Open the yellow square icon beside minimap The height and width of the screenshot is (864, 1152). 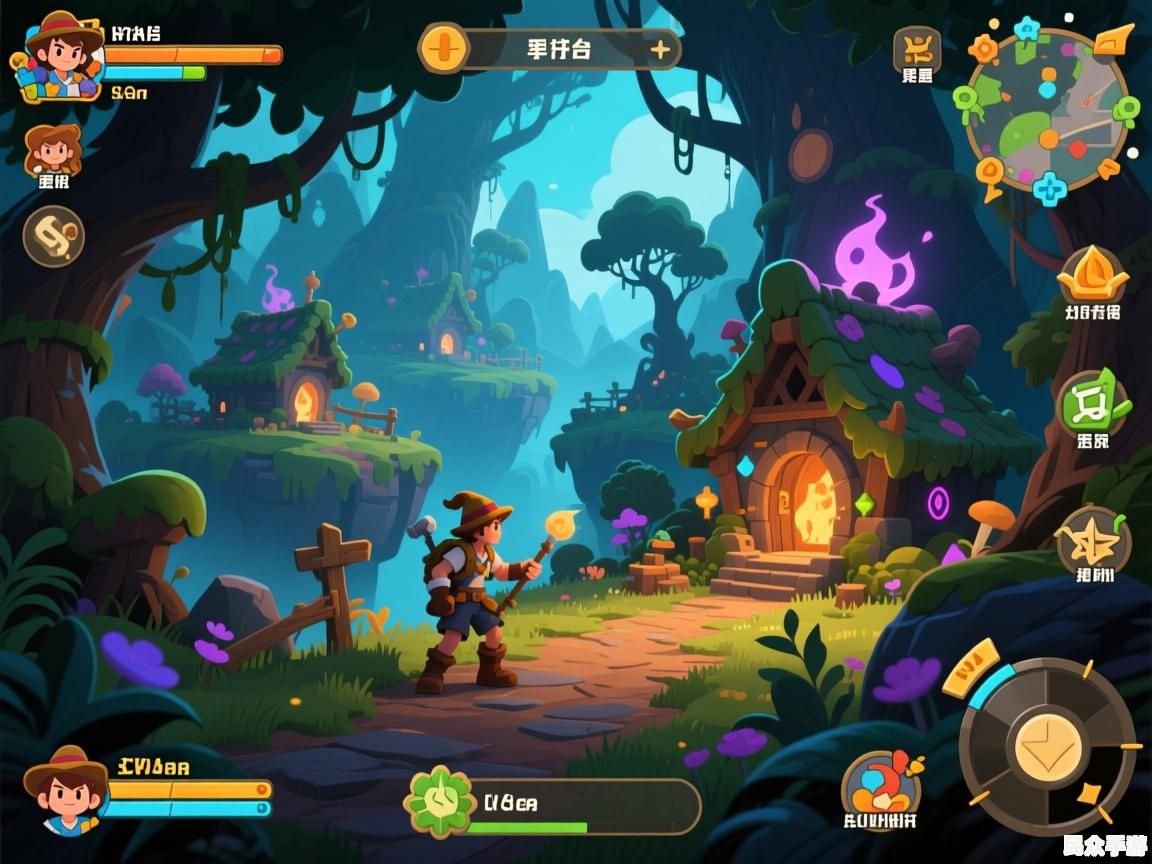[917, 48]
